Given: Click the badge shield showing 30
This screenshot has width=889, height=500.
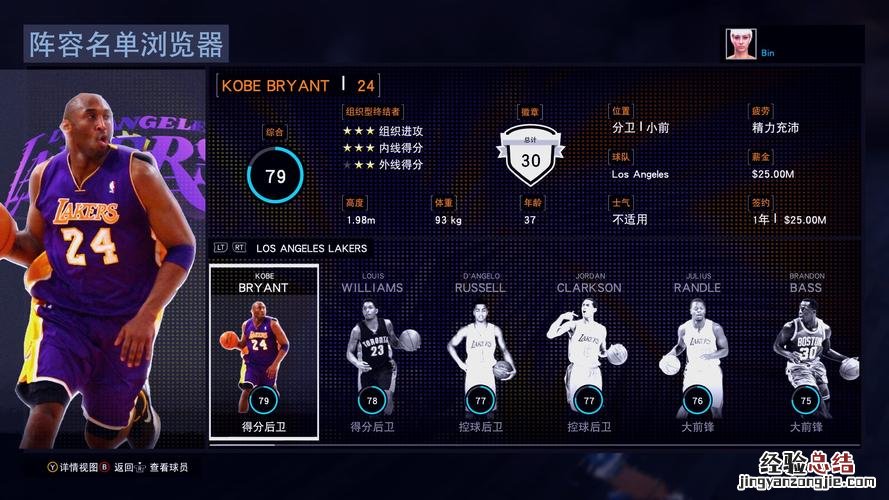Looking at the screenshot, I should (531, 157).
